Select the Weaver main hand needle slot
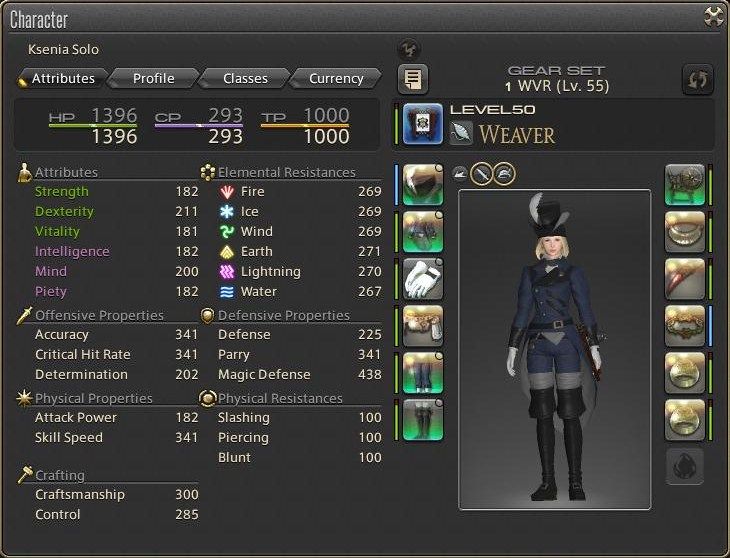 pyautogui.click(x=422, y=124)
